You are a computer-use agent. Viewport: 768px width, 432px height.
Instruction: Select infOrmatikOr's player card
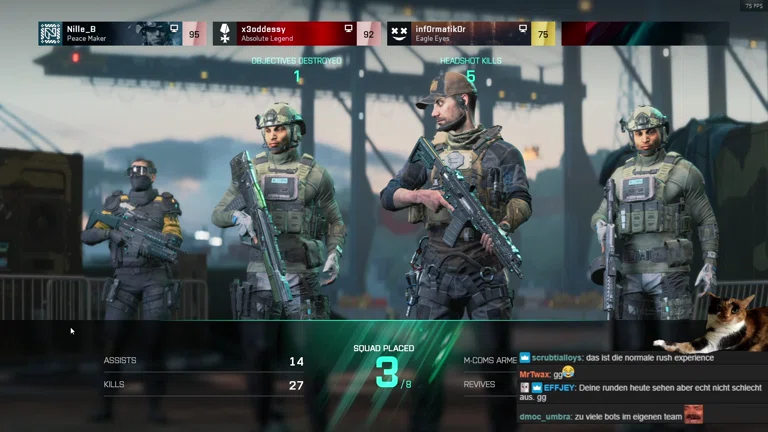point(471,34)
